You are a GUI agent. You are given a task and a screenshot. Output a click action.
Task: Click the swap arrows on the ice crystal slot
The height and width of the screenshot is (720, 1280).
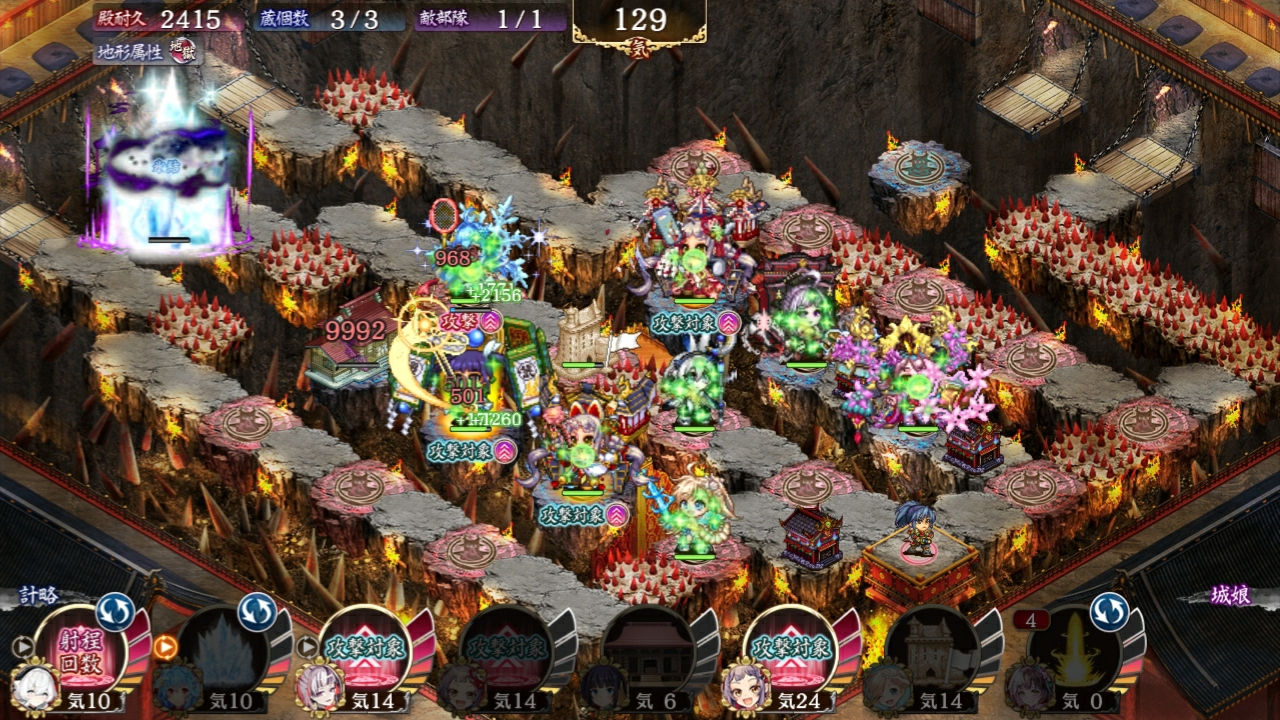click(x=257, y=610)
